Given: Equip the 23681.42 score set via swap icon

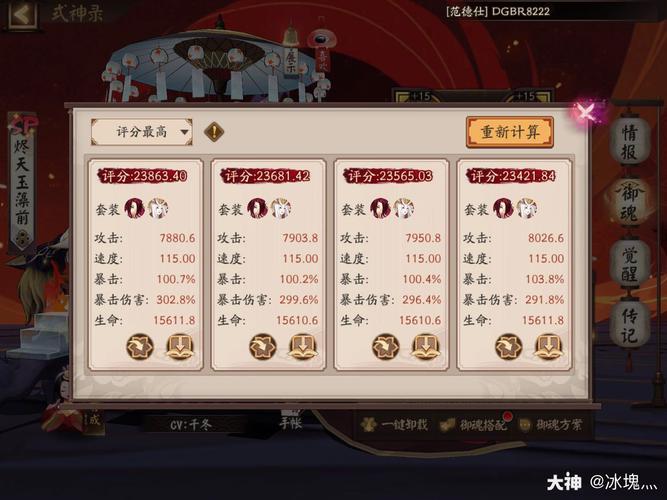Looking at the screenshot, I should tap(262, 347).
